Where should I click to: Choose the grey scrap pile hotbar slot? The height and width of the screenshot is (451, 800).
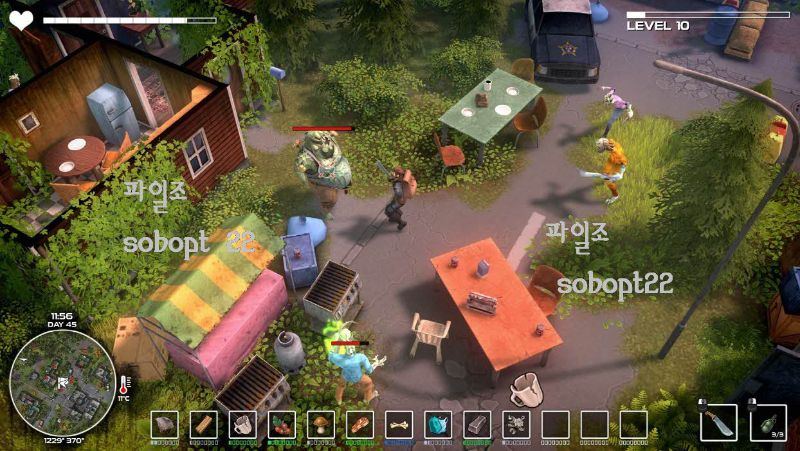pyautogui.click(x=516, y=424)
